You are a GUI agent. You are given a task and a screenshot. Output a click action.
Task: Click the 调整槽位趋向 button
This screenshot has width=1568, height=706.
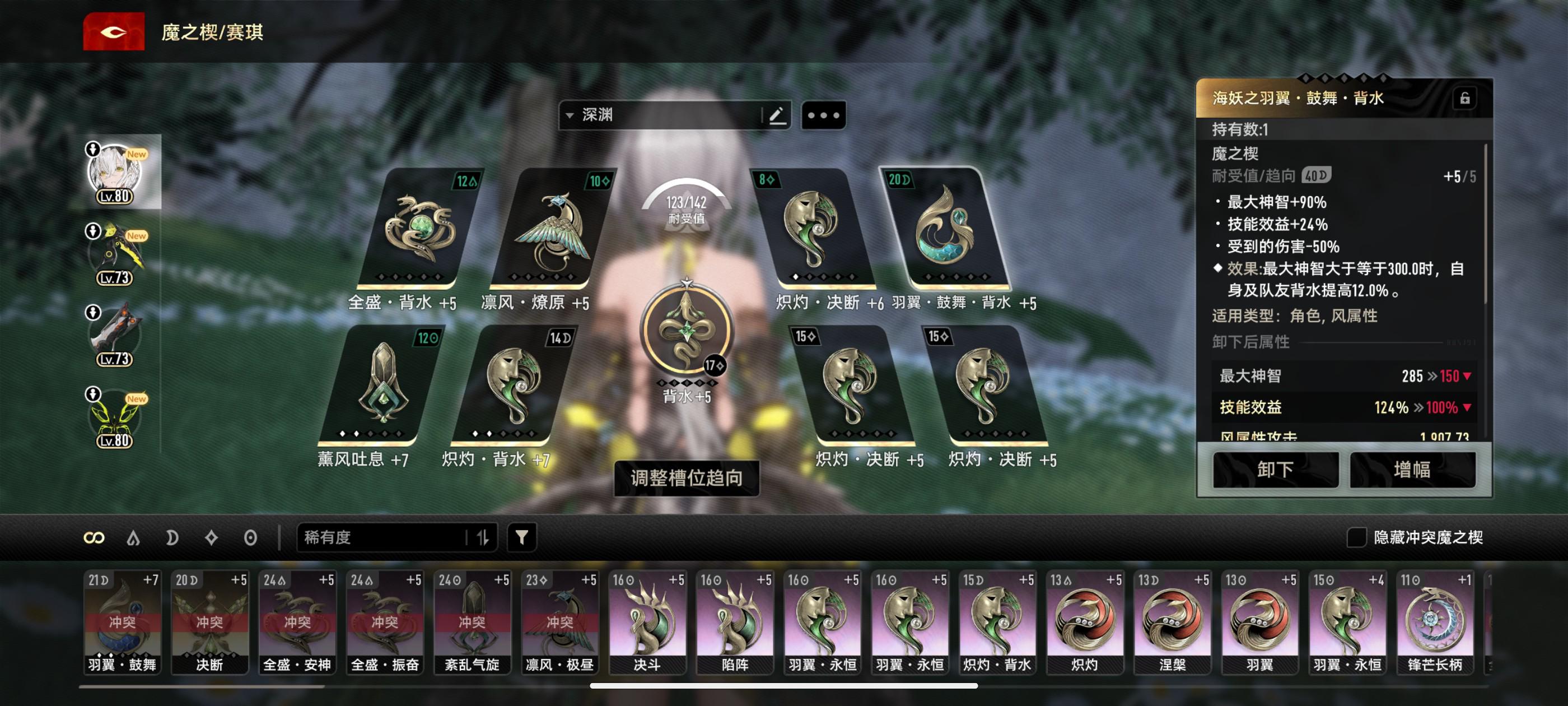click(x=687, y=477)
